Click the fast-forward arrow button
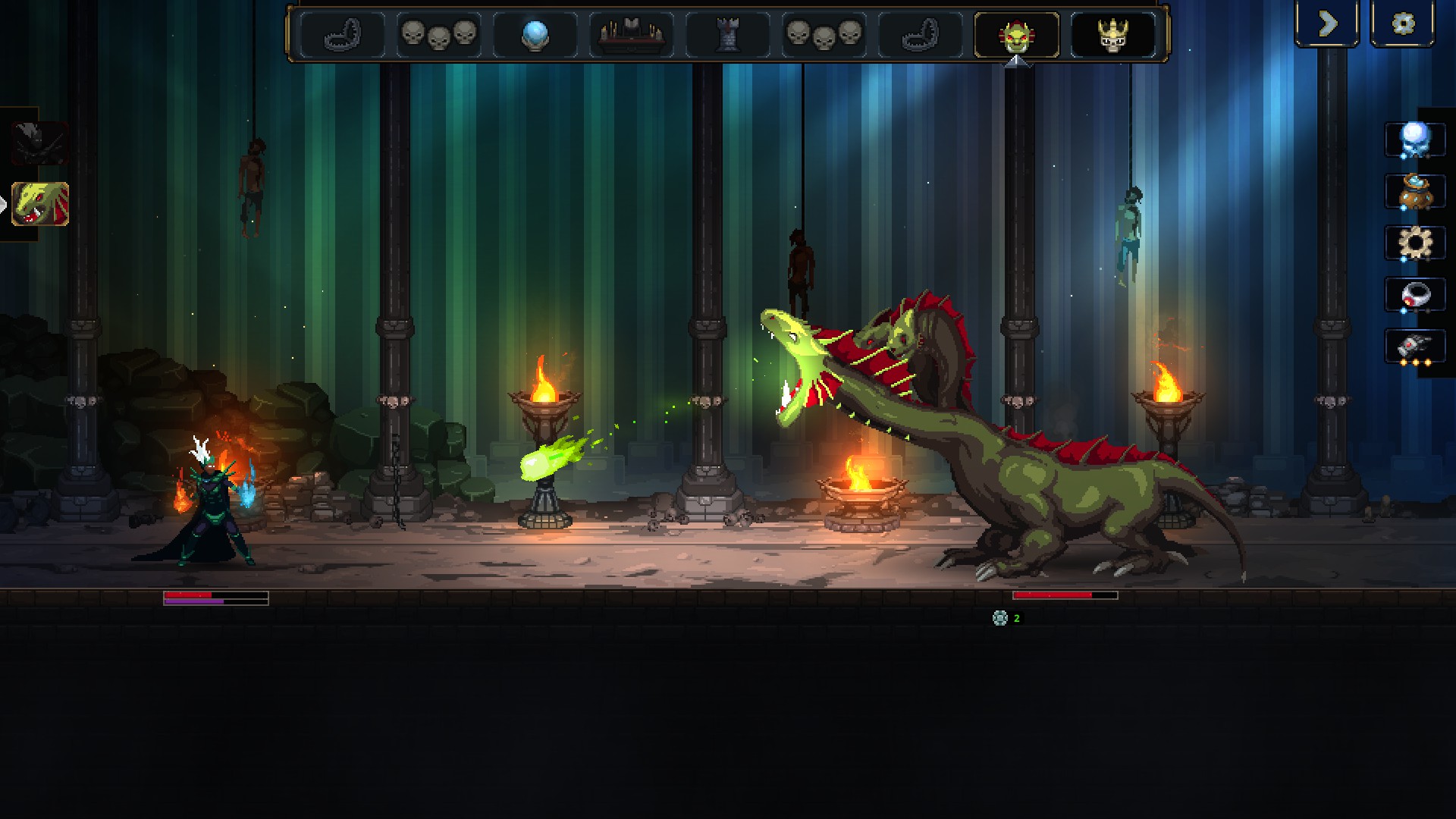This screenshot has width=1456, height=819. [1327, 24]
